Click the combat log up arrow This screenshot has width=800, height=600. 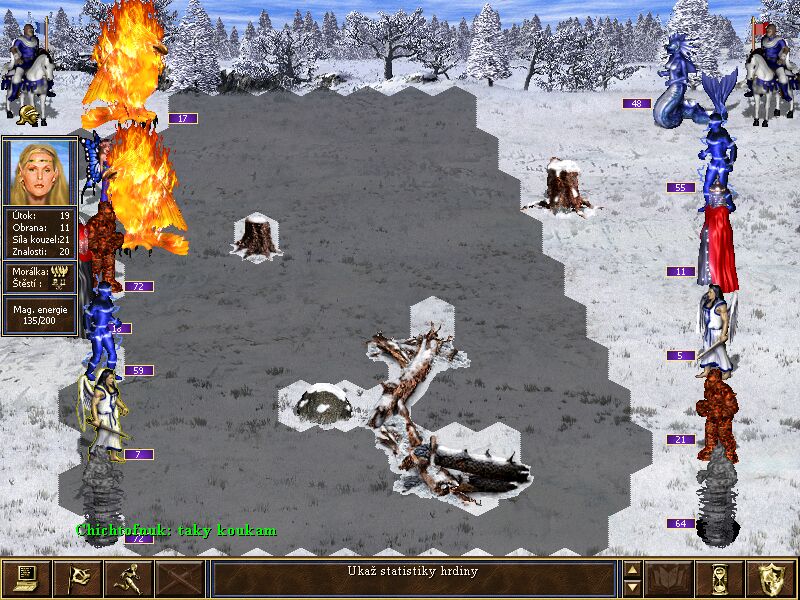(632, 570)
